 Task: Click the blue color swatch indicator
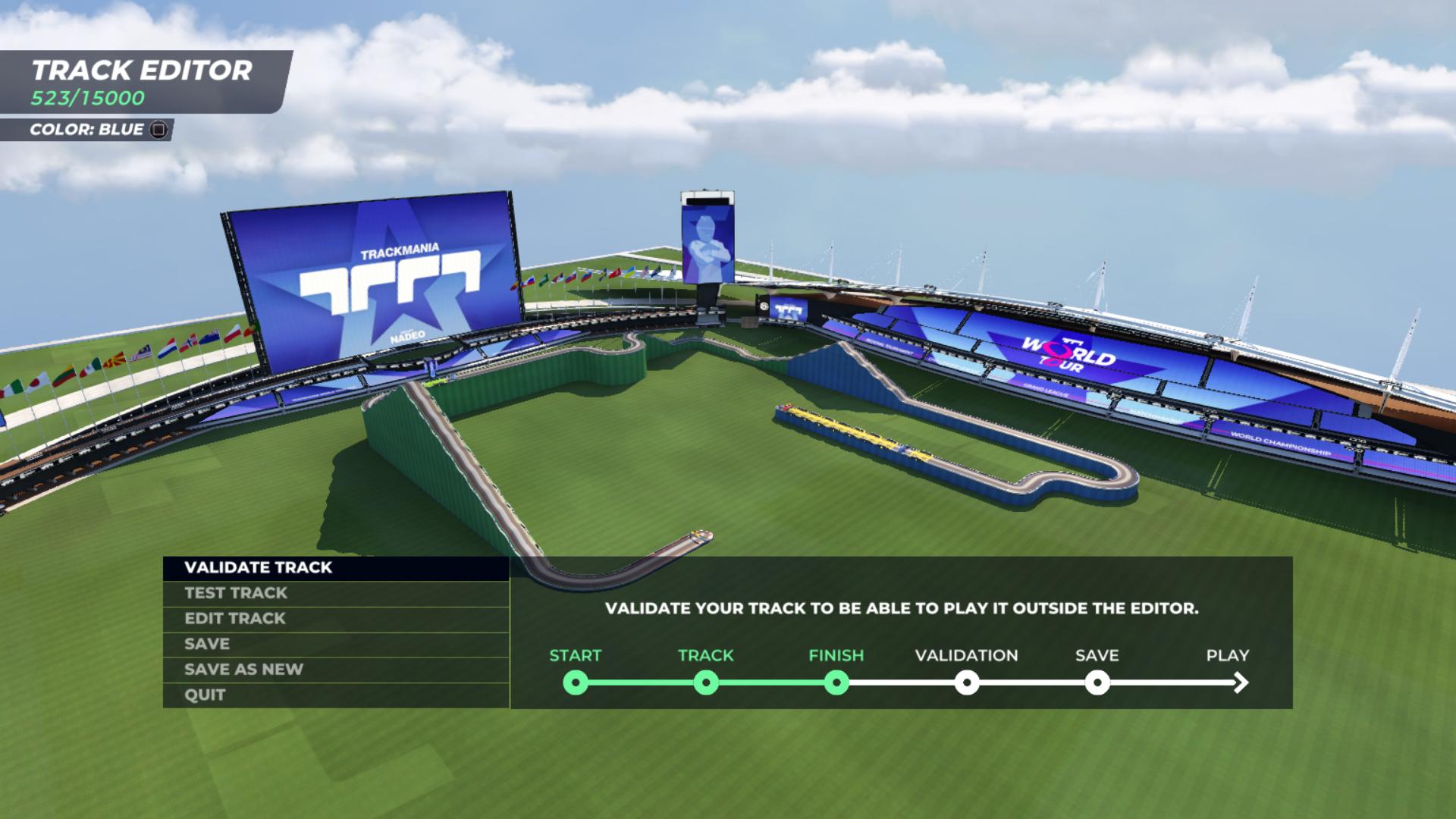(x=157, y=129)
